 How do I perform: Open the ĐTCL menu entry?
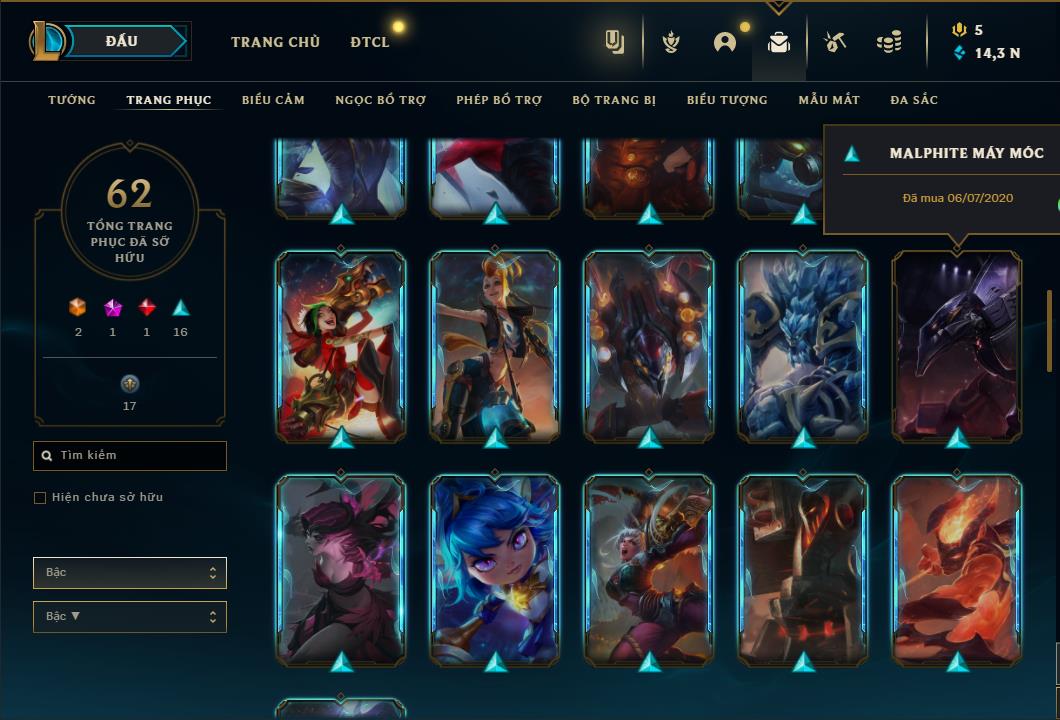point(370,42)
